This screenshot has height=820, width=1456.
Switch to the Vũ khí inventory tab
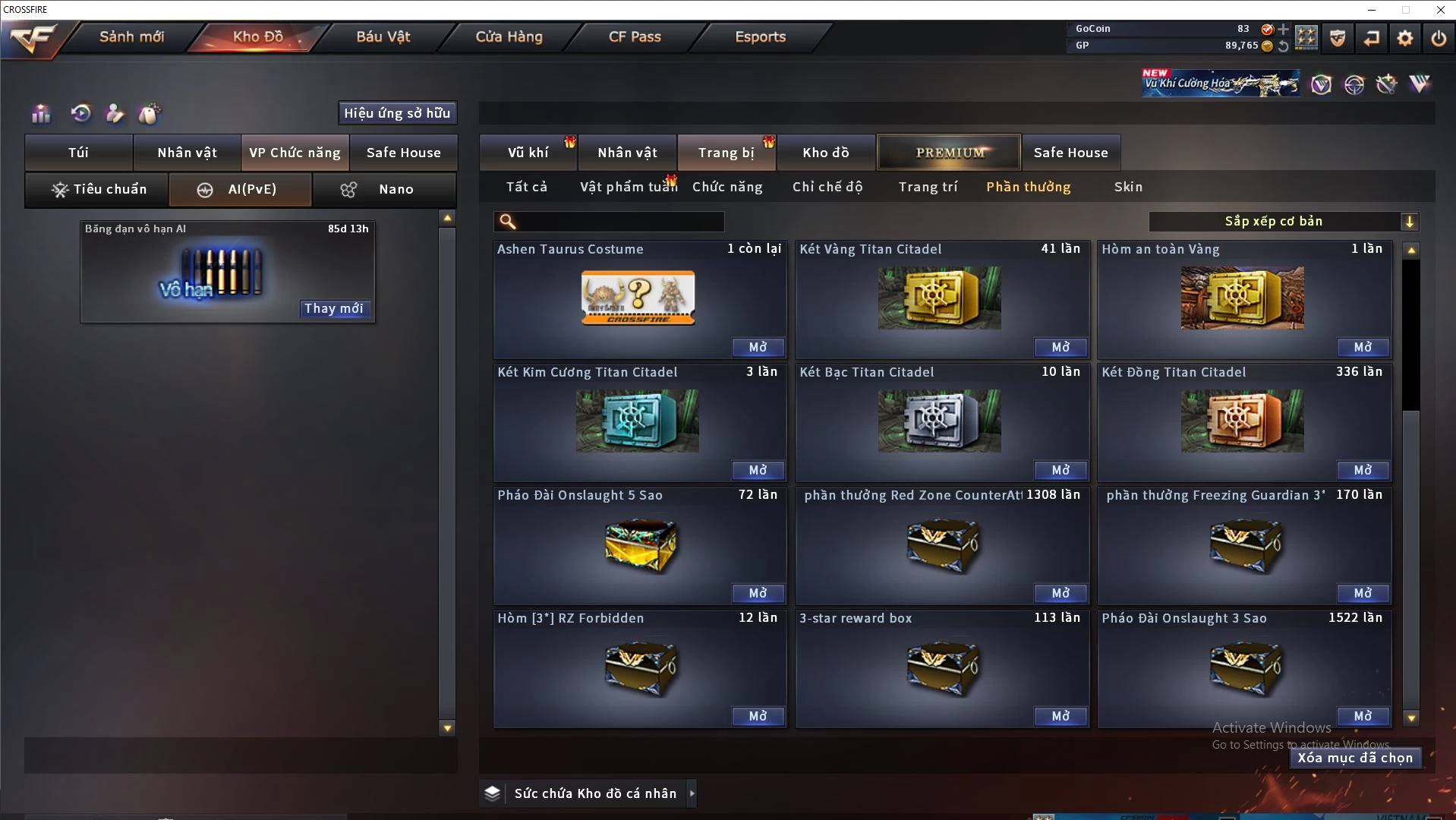[528, 153]
